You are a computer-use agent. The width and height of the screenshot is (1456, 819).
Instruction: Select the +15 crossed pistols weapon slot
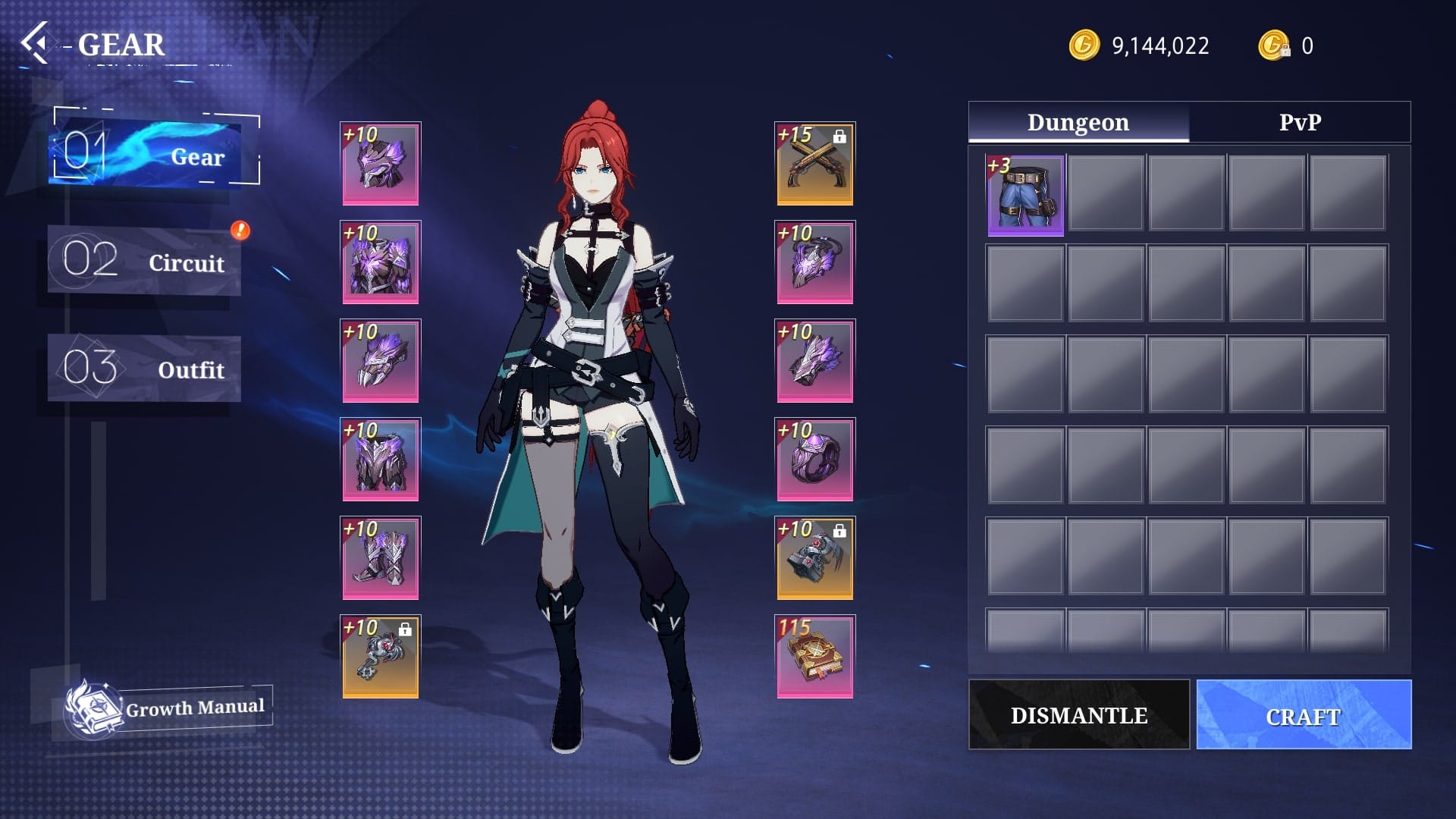pyautogui.click(x=814, y=164)
